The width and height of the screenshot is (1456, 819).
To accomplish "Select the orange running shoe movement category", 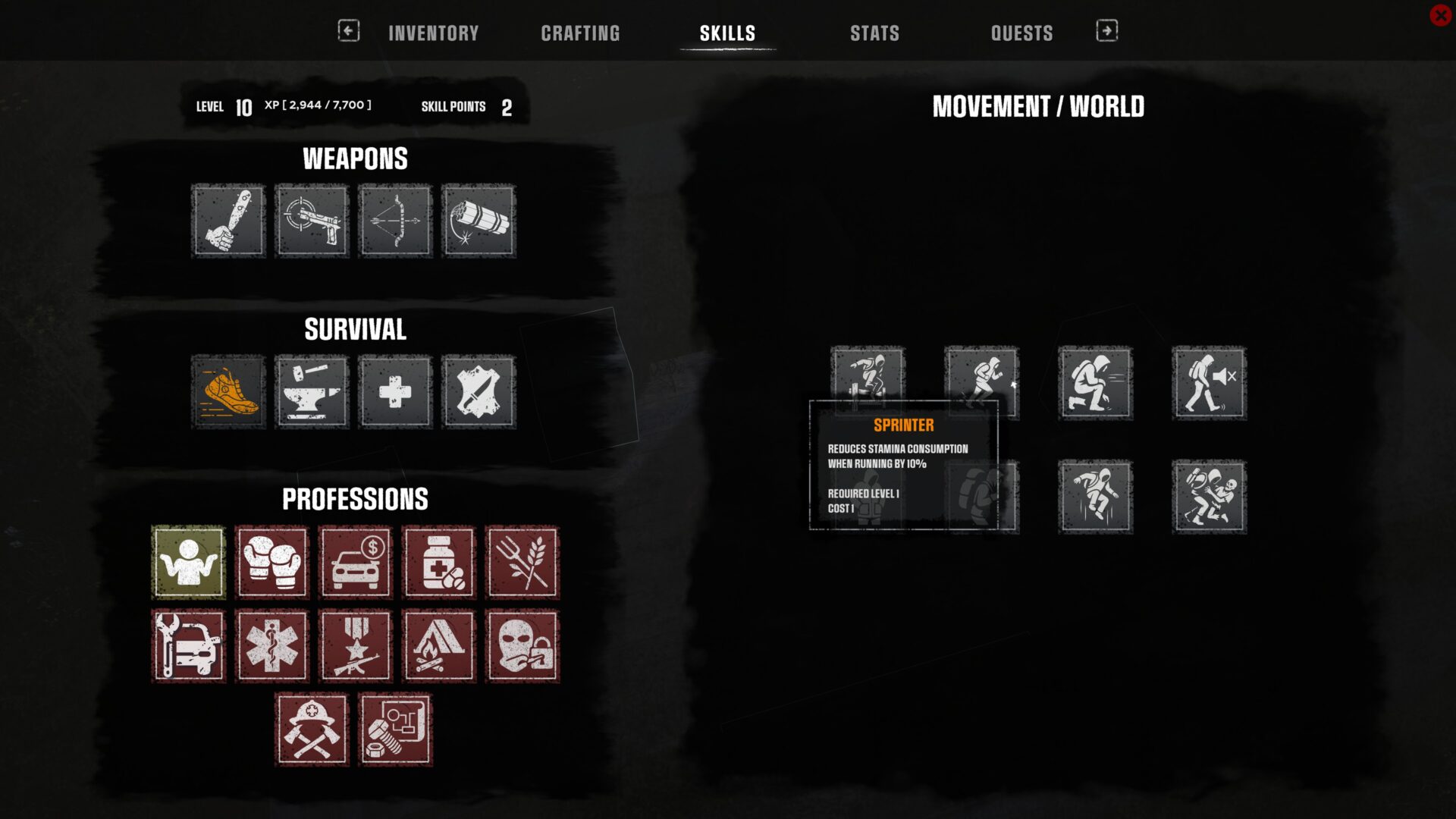I will (228, 392).
